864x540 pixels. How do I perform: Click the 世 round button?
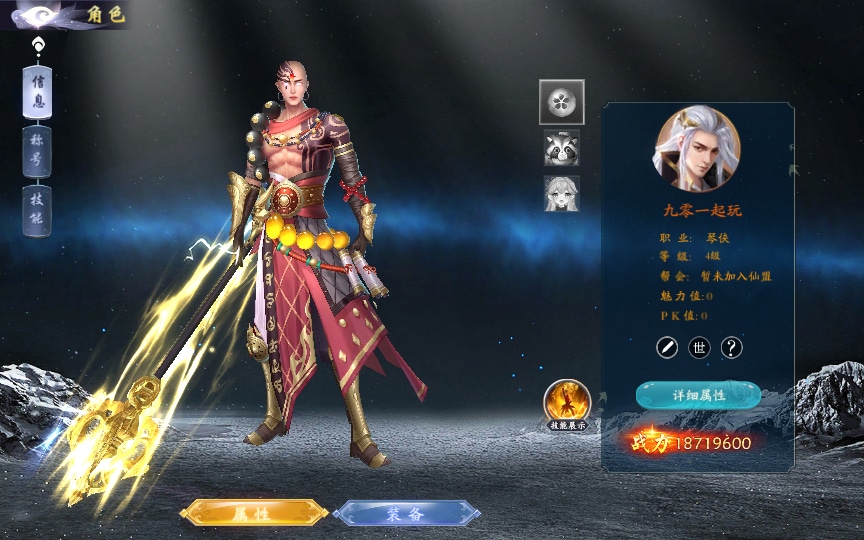click(x=700, y=347)
